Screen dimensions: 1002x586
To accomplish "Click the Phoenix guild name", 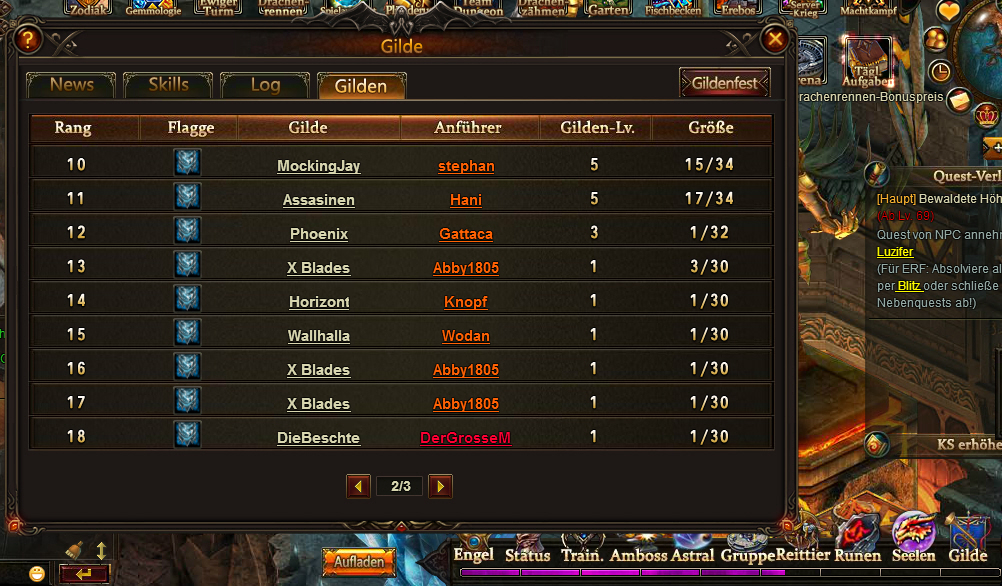I will tap(318, 234).
